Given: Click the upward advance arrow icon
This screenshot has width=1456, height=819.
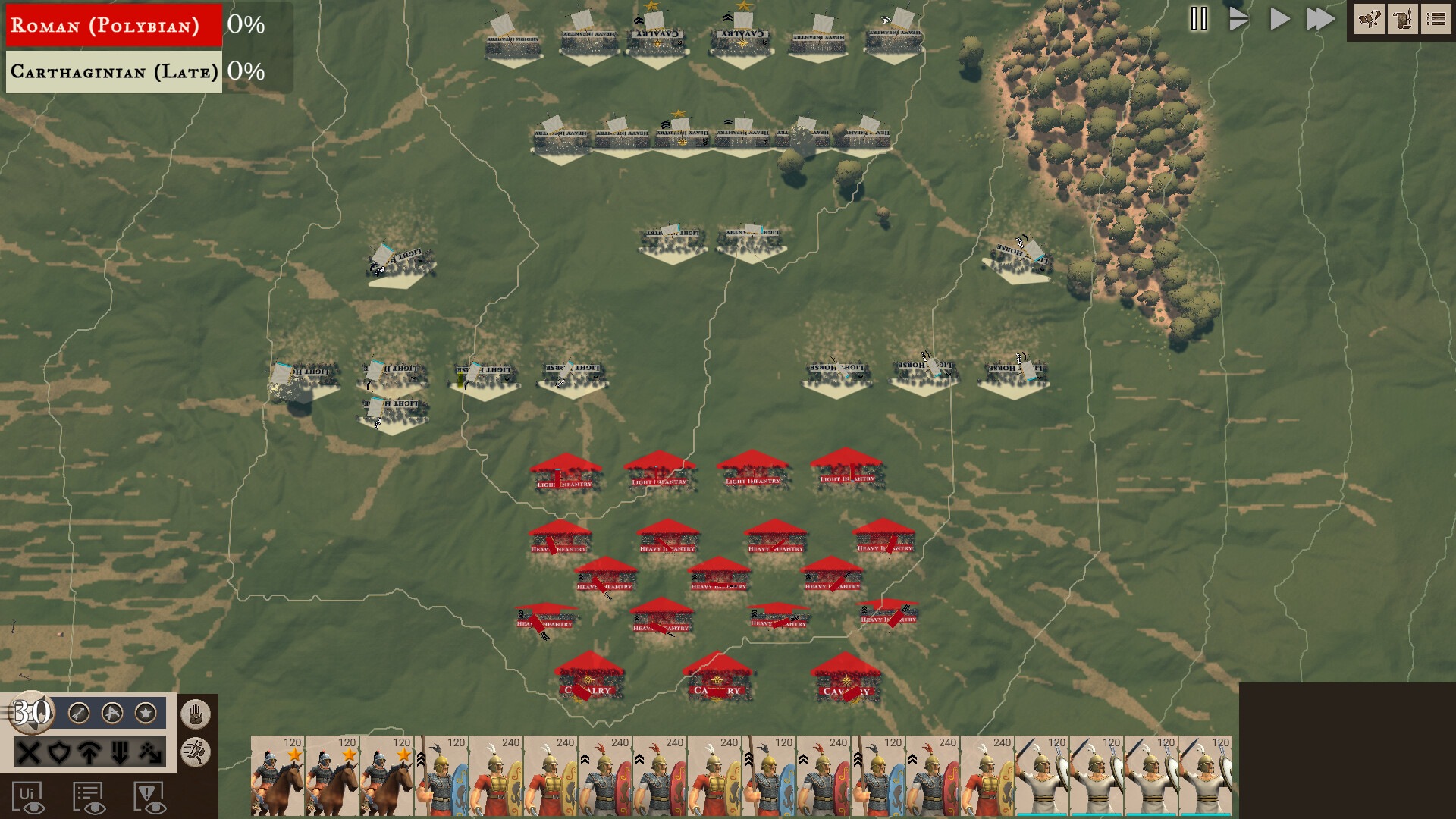Looking at the screenshot, I should pyautogui.click(x=89, y=753).
